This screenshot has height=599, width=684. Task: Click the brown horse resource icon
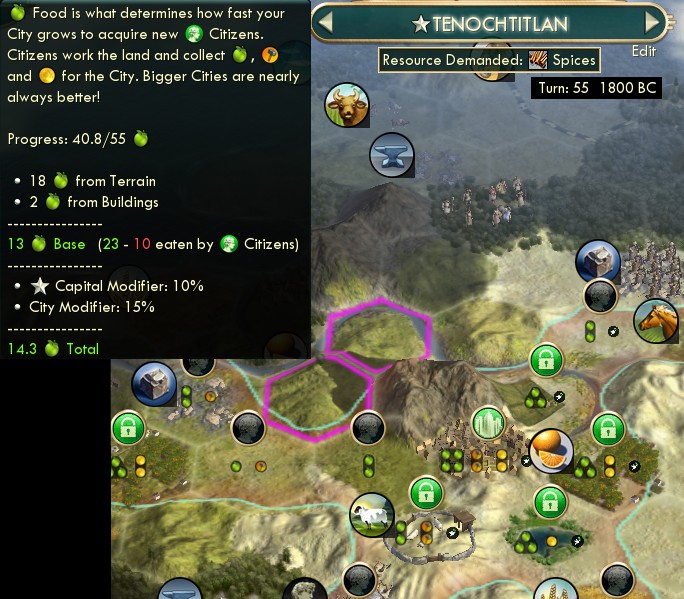point(656,320)
